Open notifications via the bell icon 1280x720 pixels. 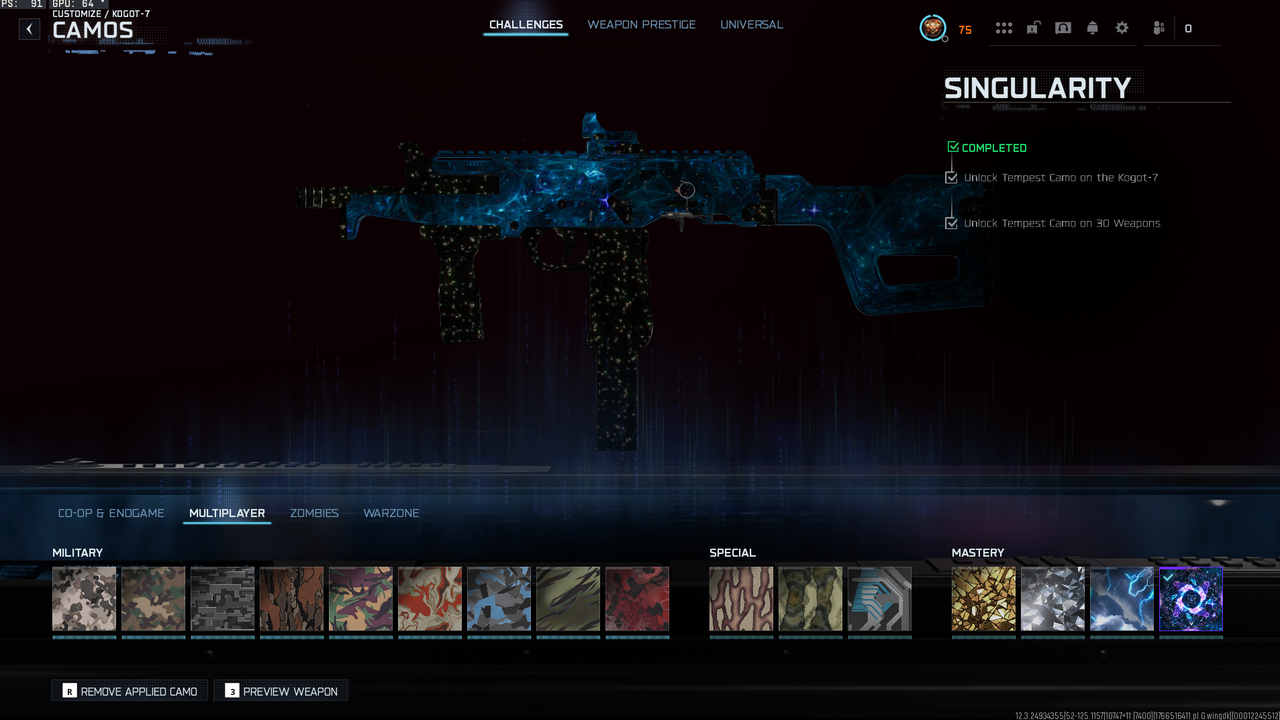click(1092, 28)
